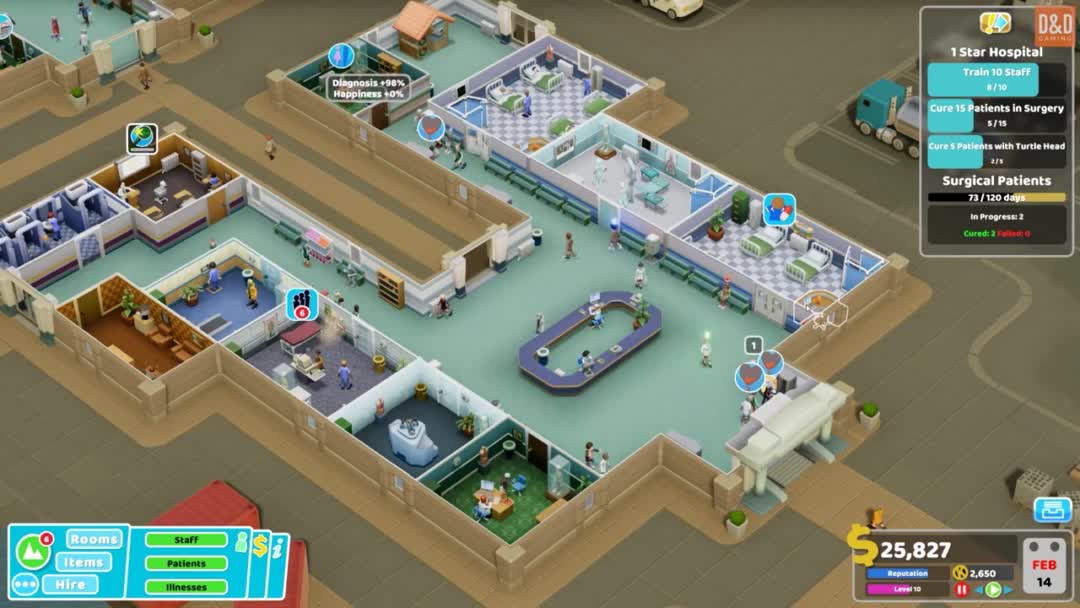
Task: Open the Rooms build menu
Action: click(x=94, y=539)
